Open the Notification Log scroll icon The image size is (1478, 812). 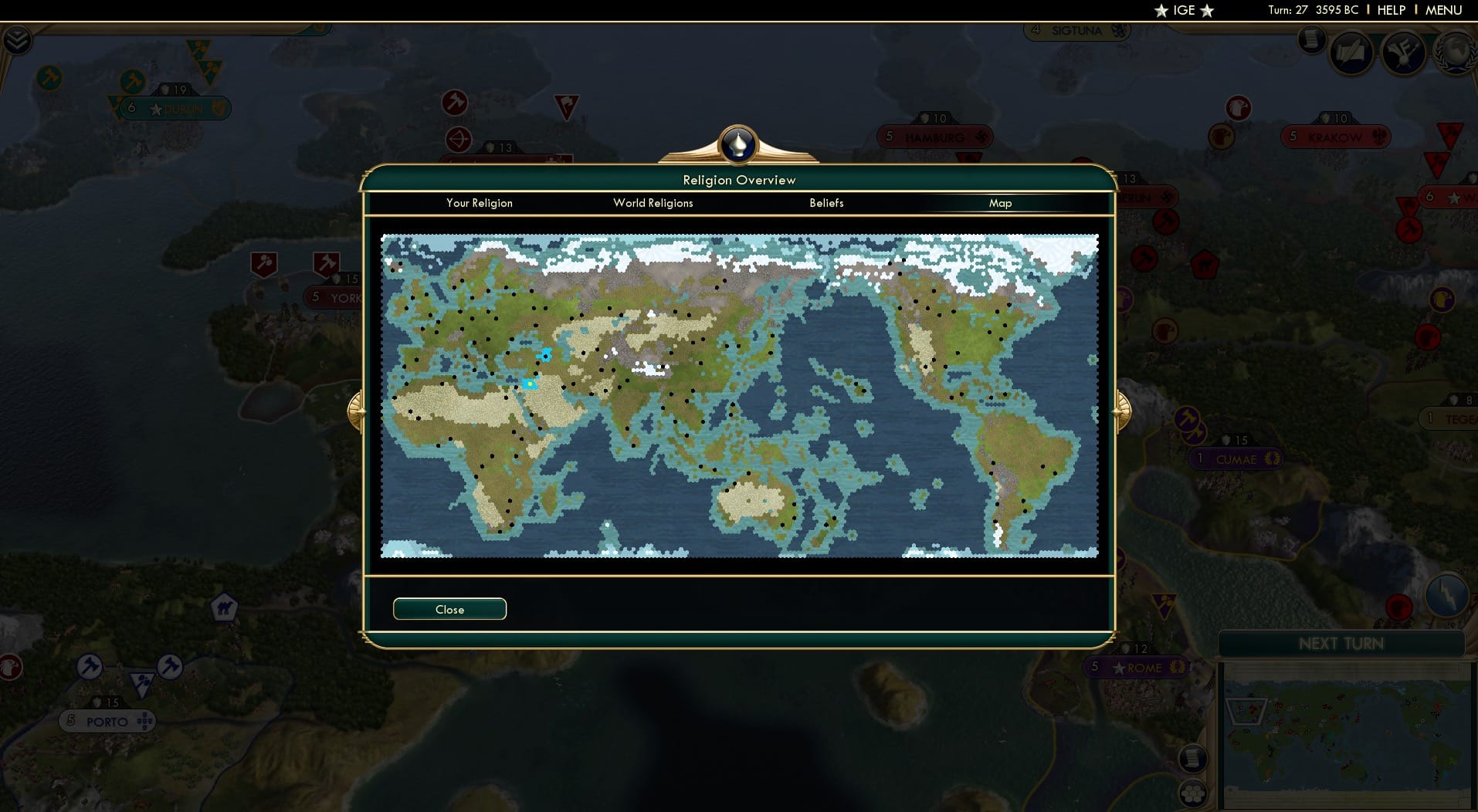click(x=1312, y=39)
